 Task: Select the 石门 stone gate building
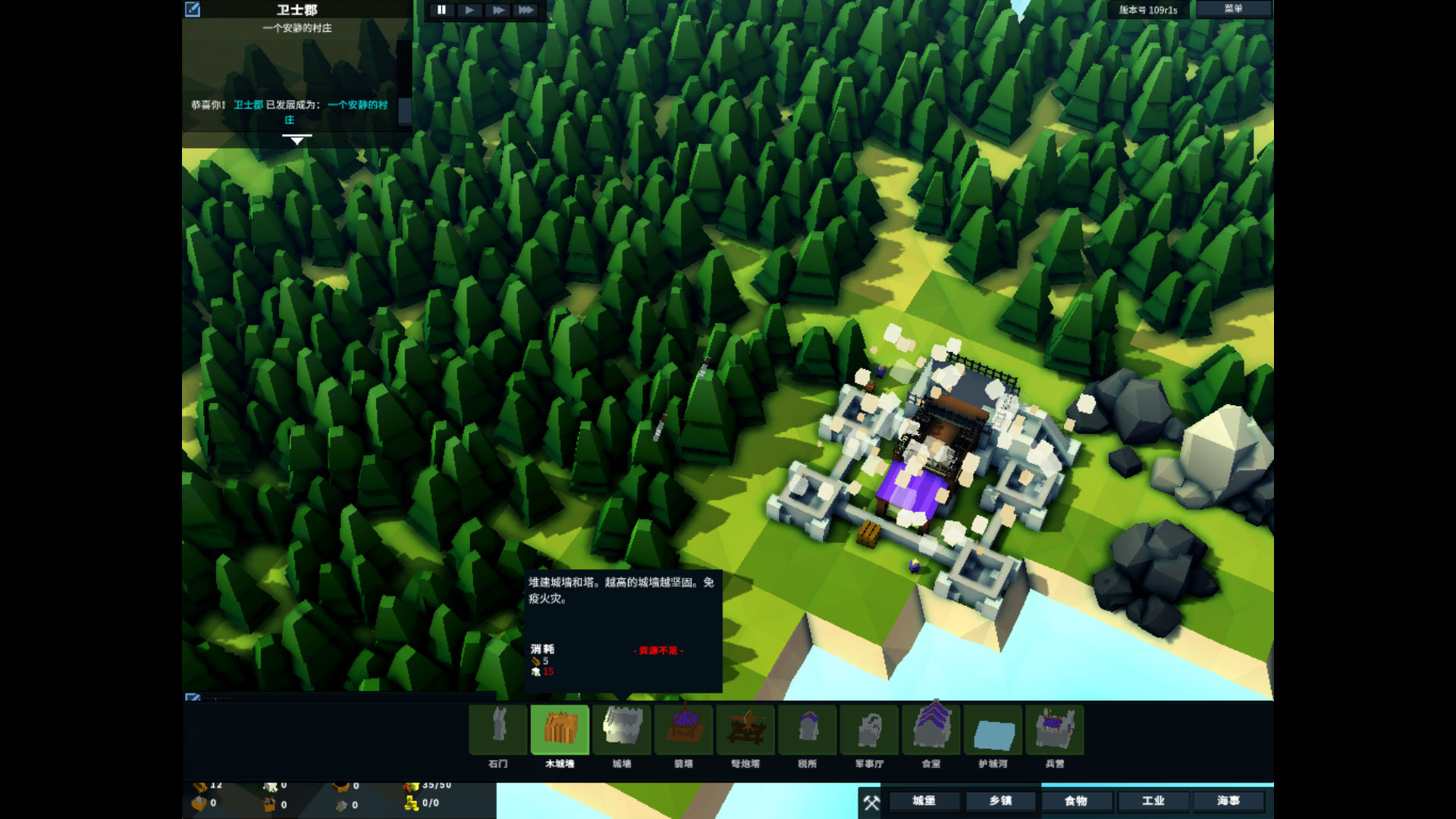pos(498,730)
